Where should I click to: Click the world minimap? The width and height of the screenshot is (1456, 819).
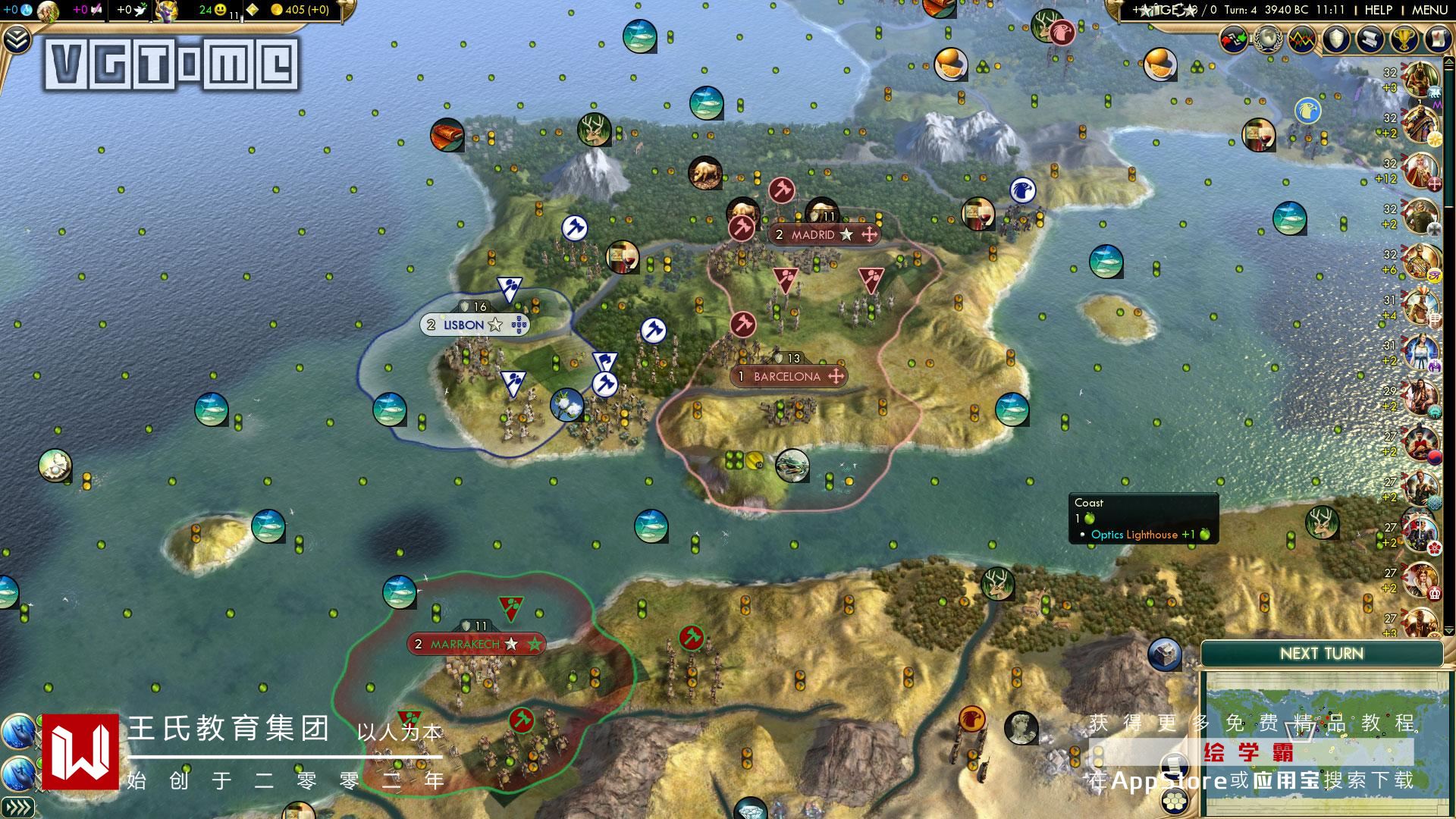tap(1323, 739)
